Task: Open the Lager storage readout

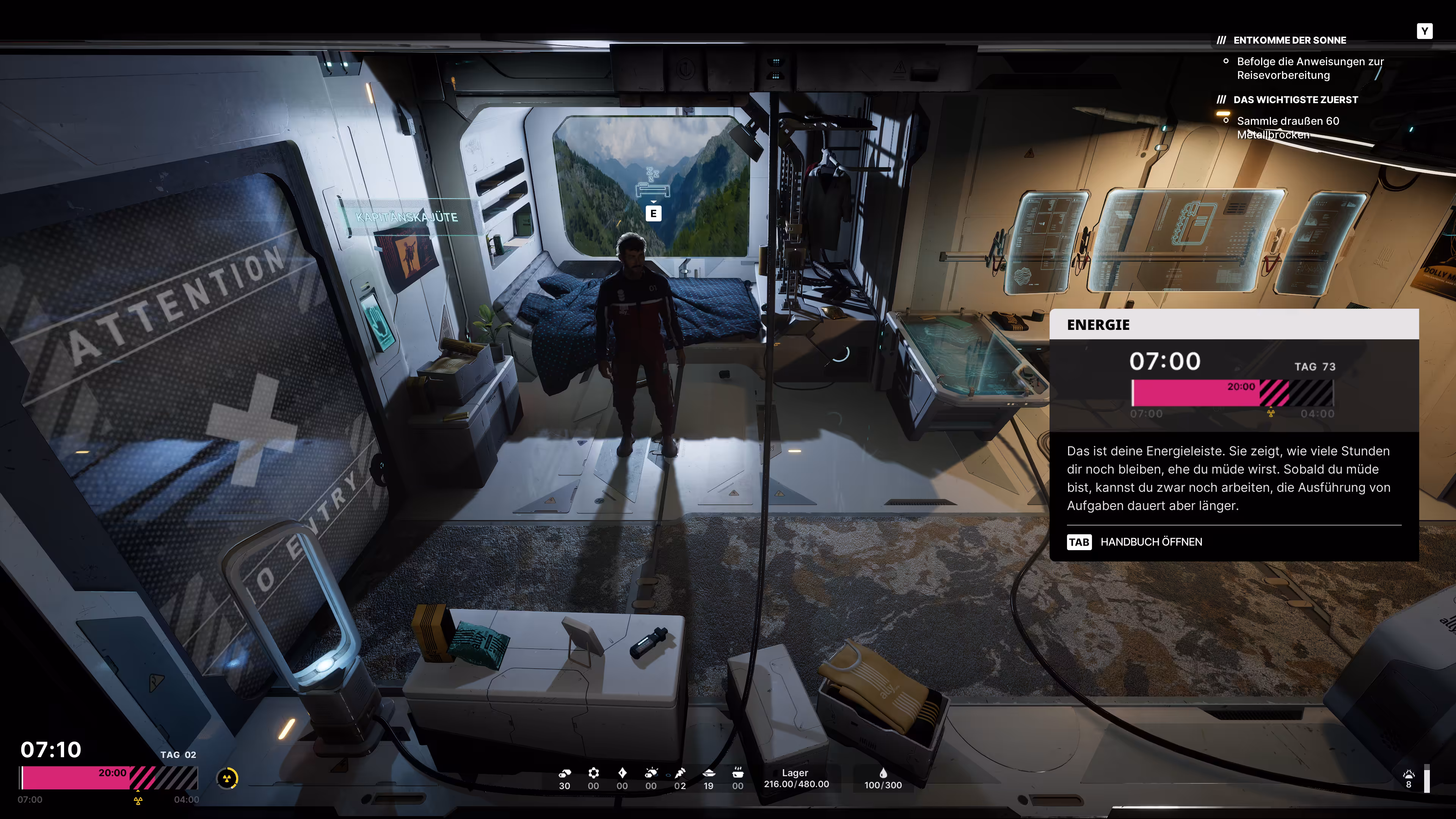Action: coord(796,778)
